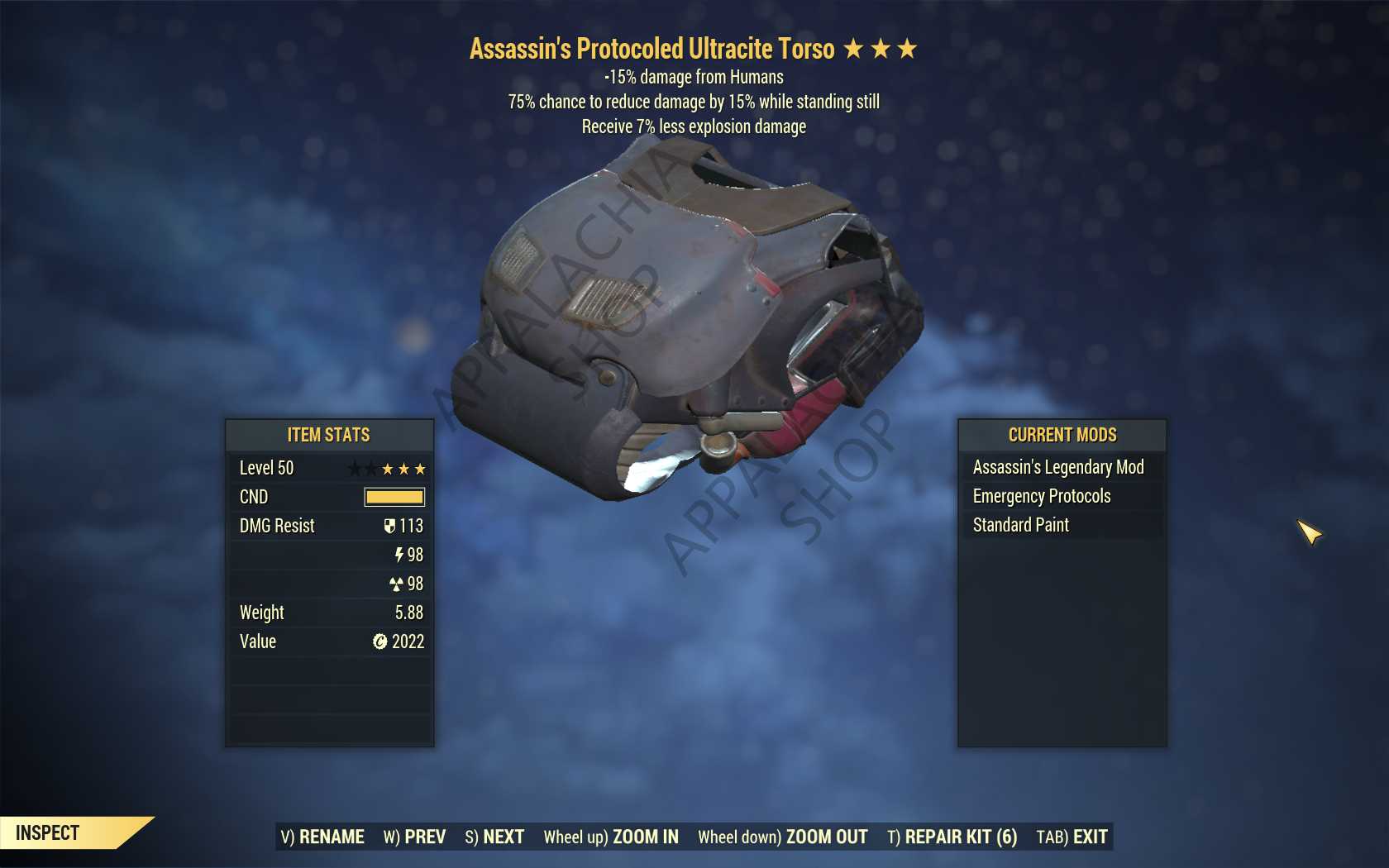Exit the inspect screen
Screen dimensions: 1389x868
coord(1072,837)
